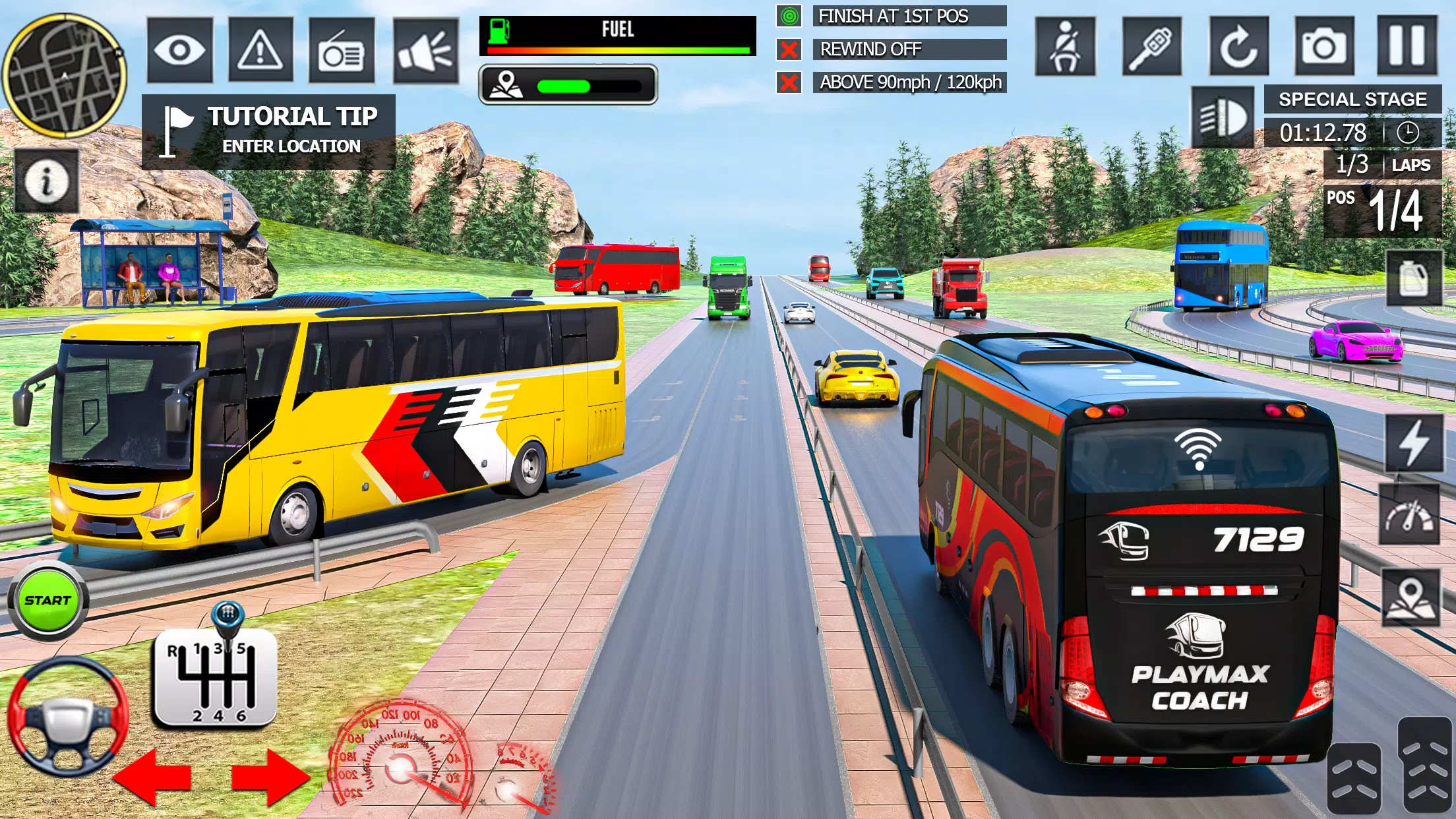Toggle the eye camera view button

(179, 50)
